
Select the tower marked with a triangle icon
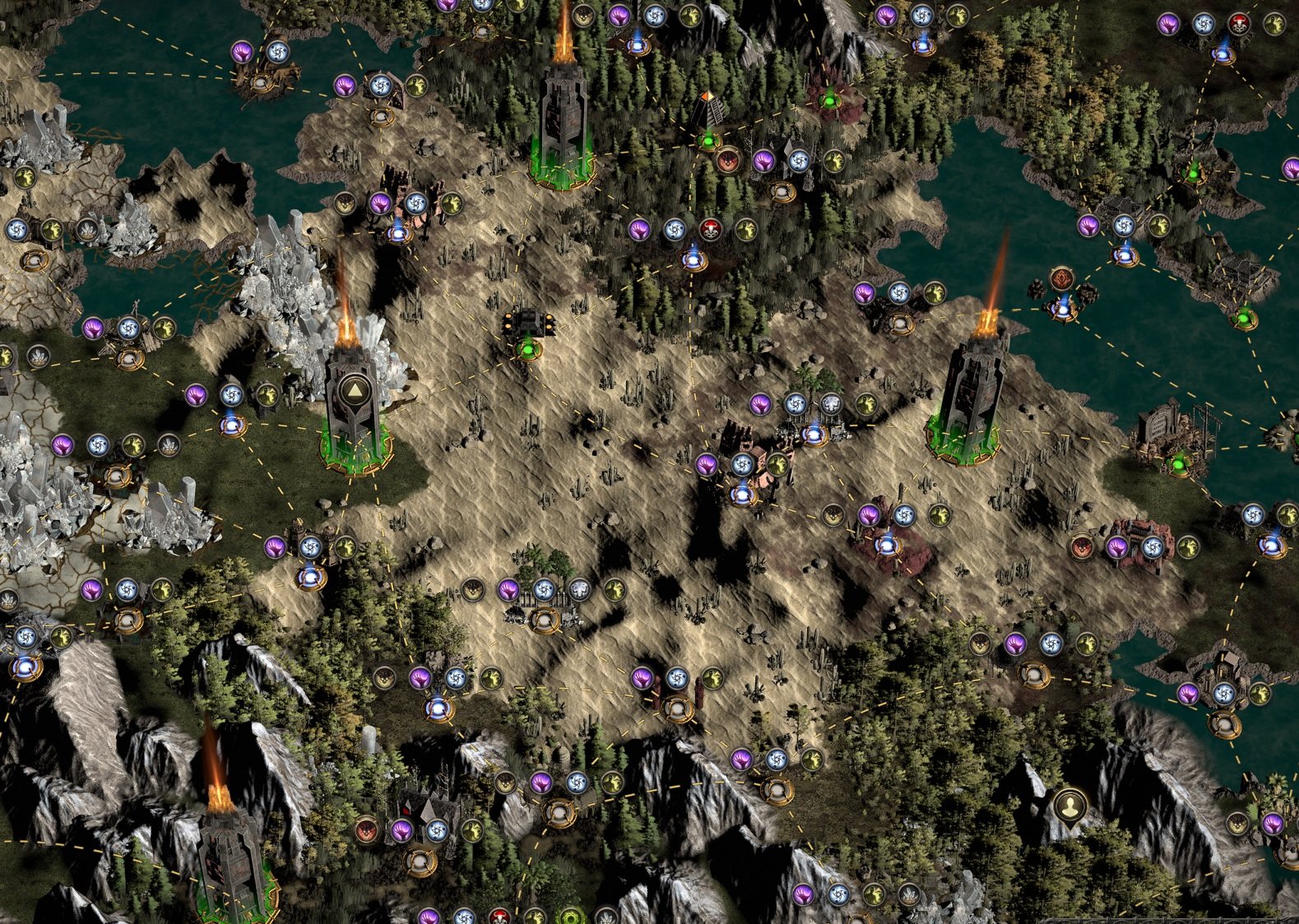pos(354,390)
